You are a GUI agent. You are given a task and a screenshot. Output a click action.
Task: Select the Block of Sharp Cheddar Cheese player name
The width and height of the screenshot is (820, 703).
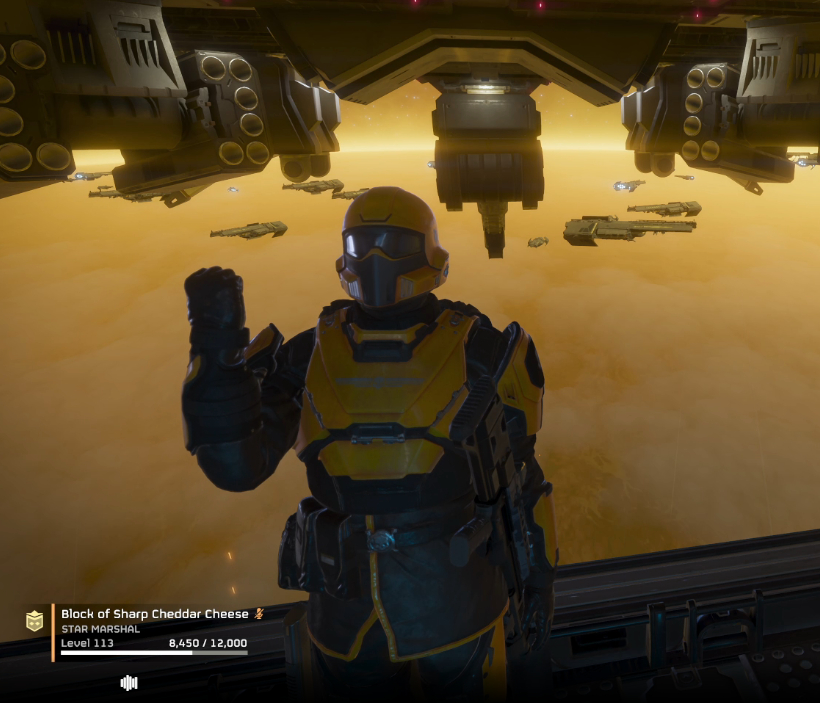coord(154,614)
